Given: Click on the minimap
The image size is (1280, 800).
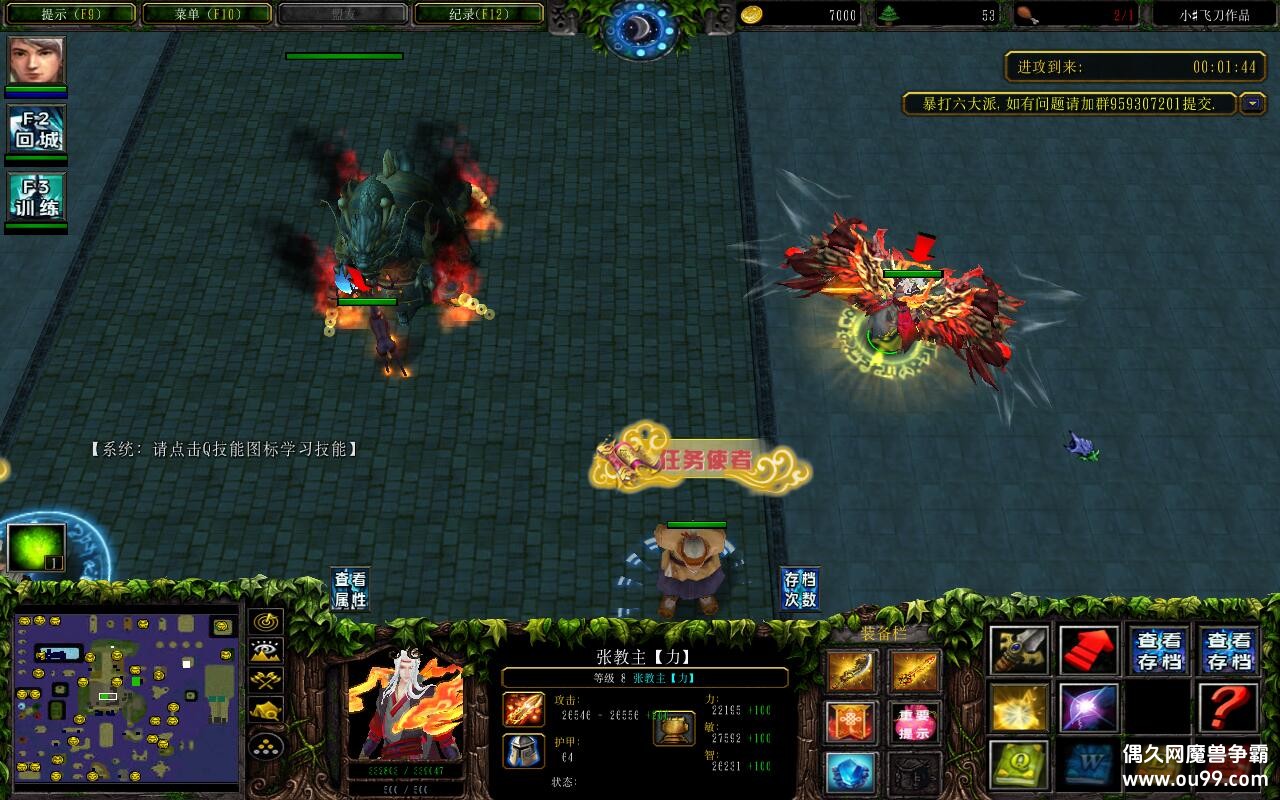Looking at the screenshot, I should coord(126,697).
